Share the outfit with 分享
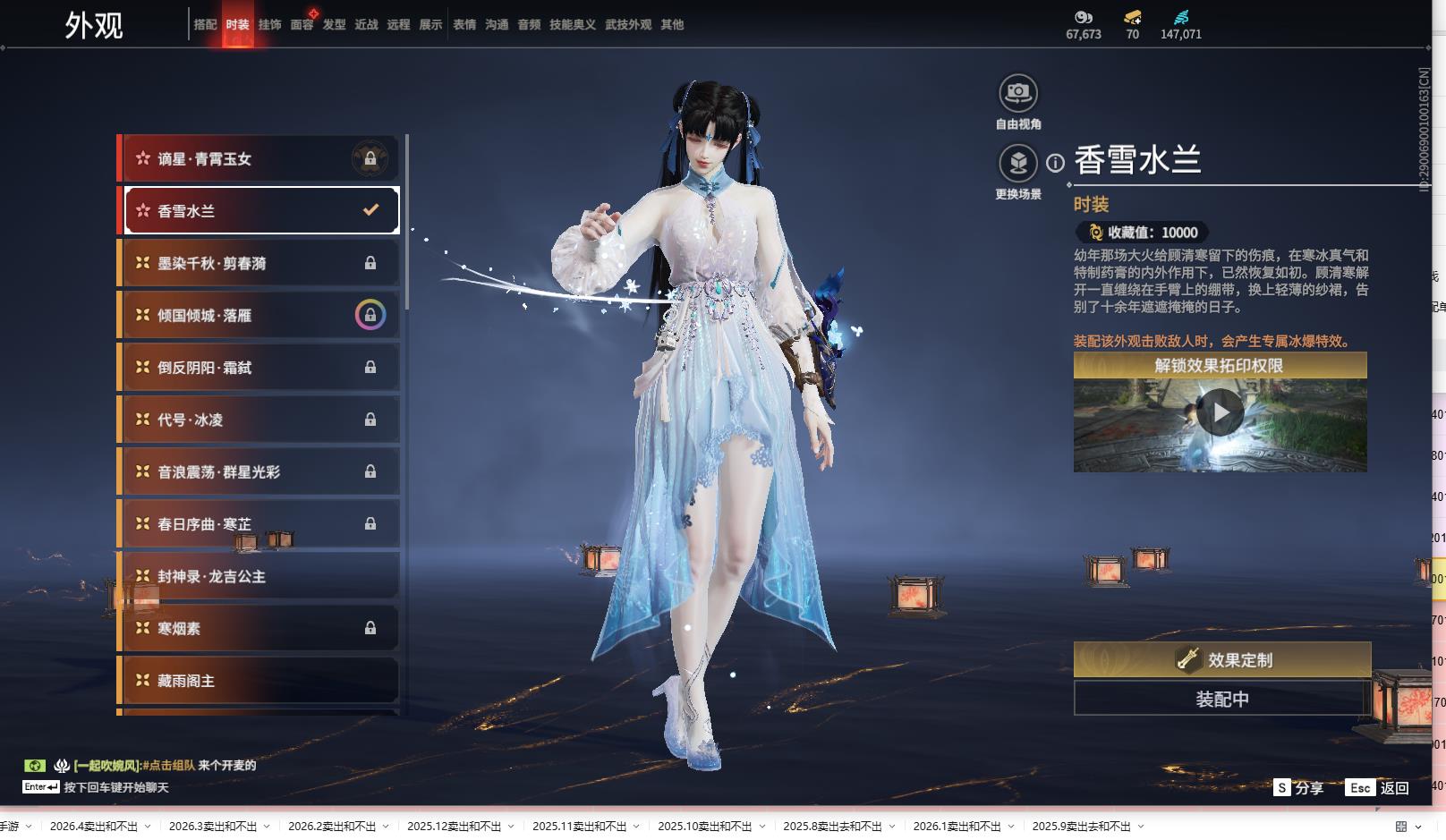Screen dimensions: 1446x840 tap(1298, 787)
